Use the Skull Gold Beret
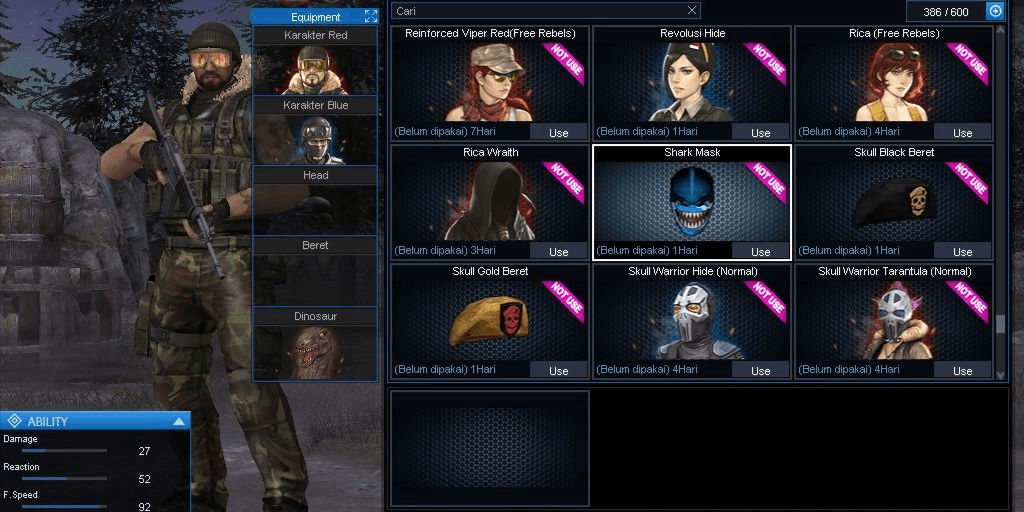 [x=558, y=370]
